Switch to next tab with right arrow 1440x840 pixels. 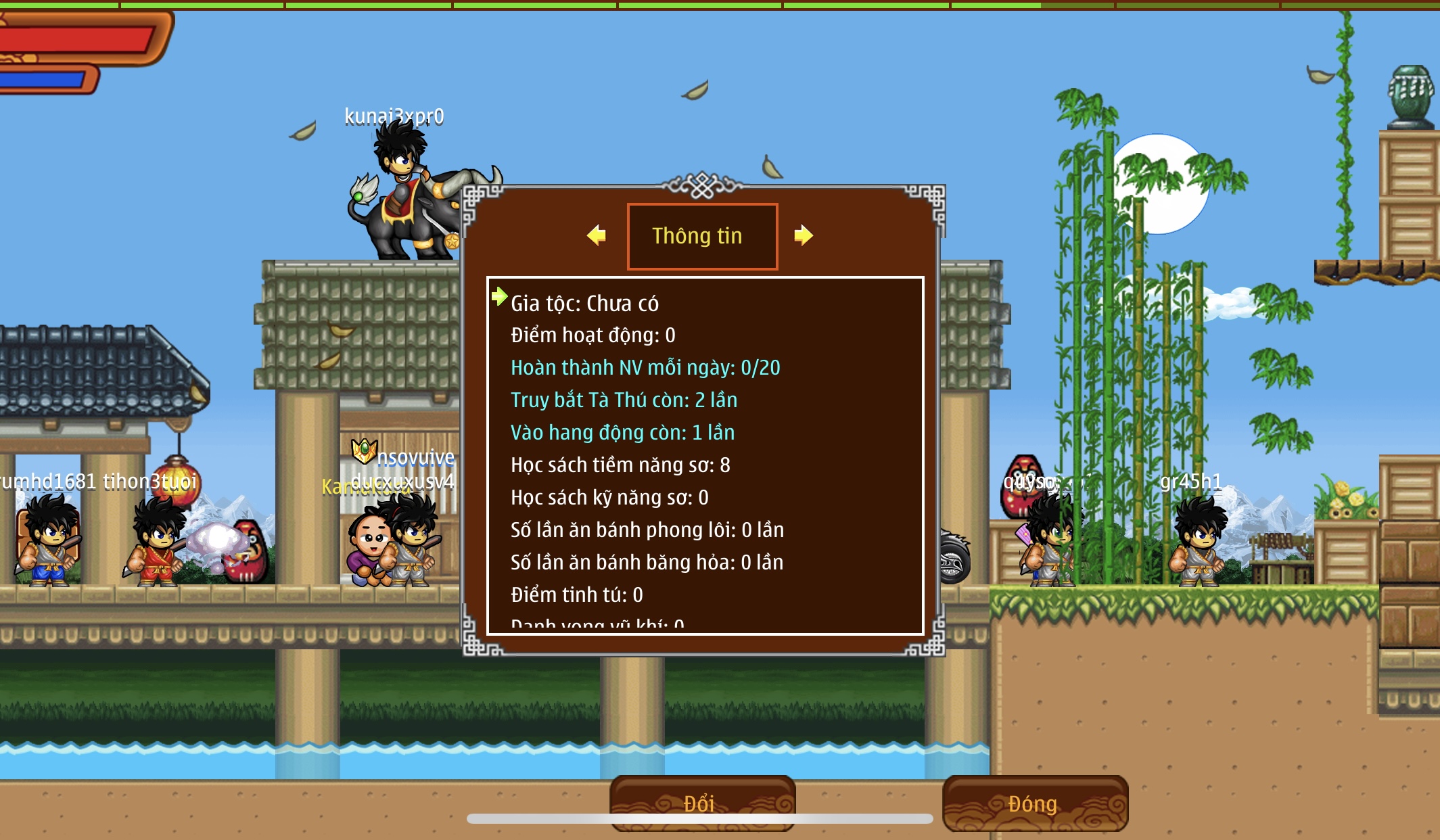[803, 235]
